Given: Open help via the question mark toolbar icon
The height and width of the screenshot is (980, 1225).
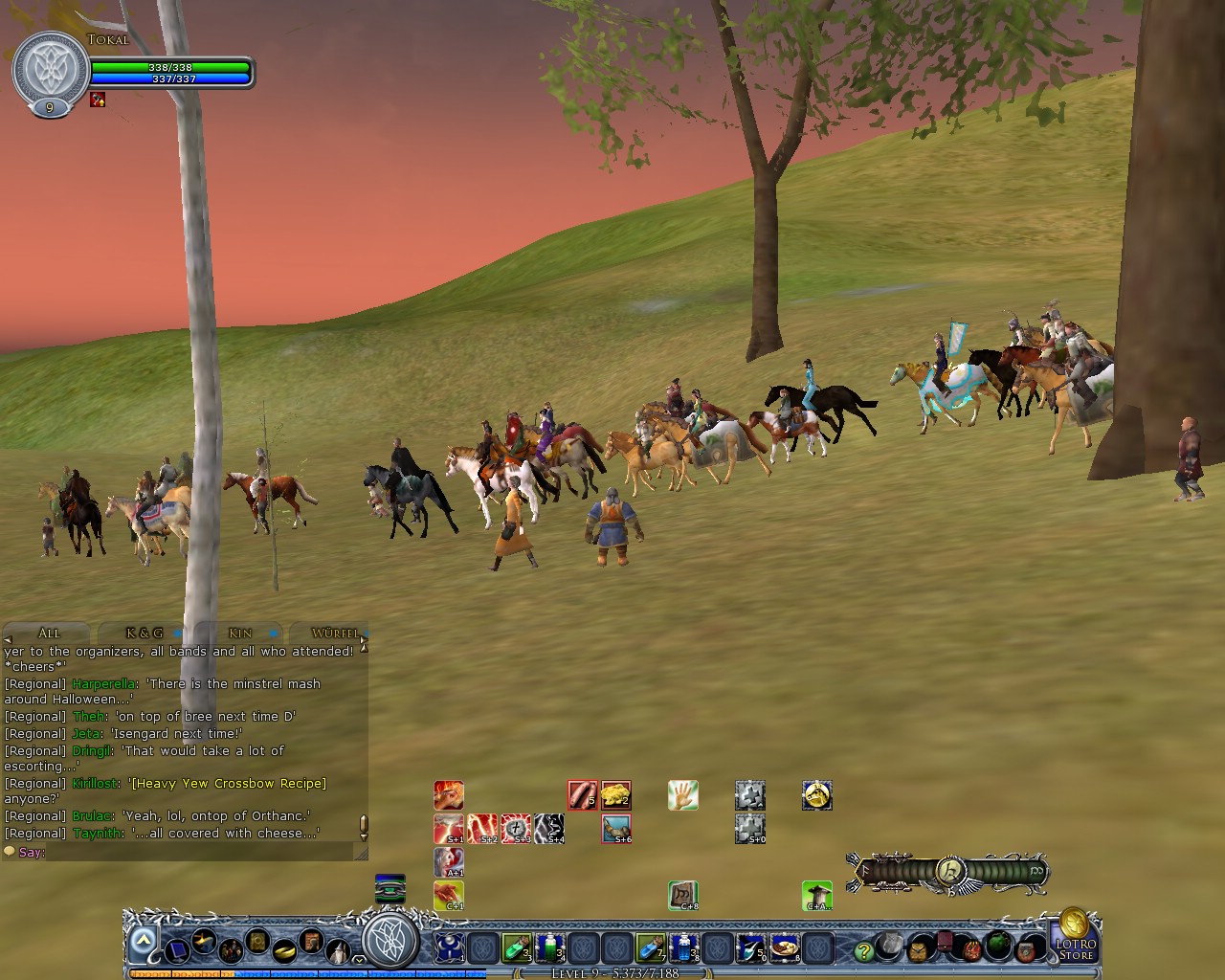Looking at the screenshot, I should 864,950.
